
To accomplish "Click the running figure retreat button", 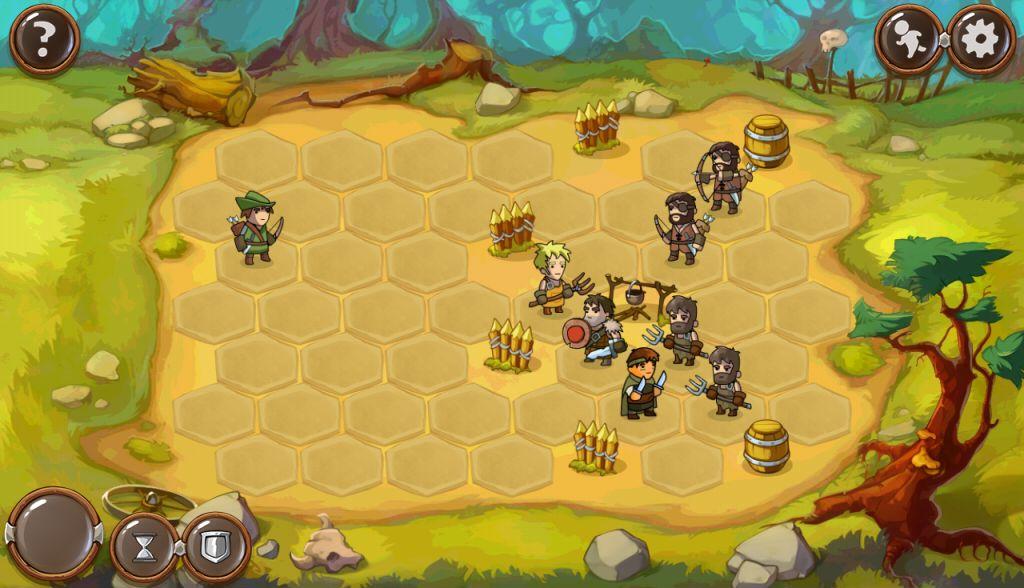I will [x=908, y=39].
